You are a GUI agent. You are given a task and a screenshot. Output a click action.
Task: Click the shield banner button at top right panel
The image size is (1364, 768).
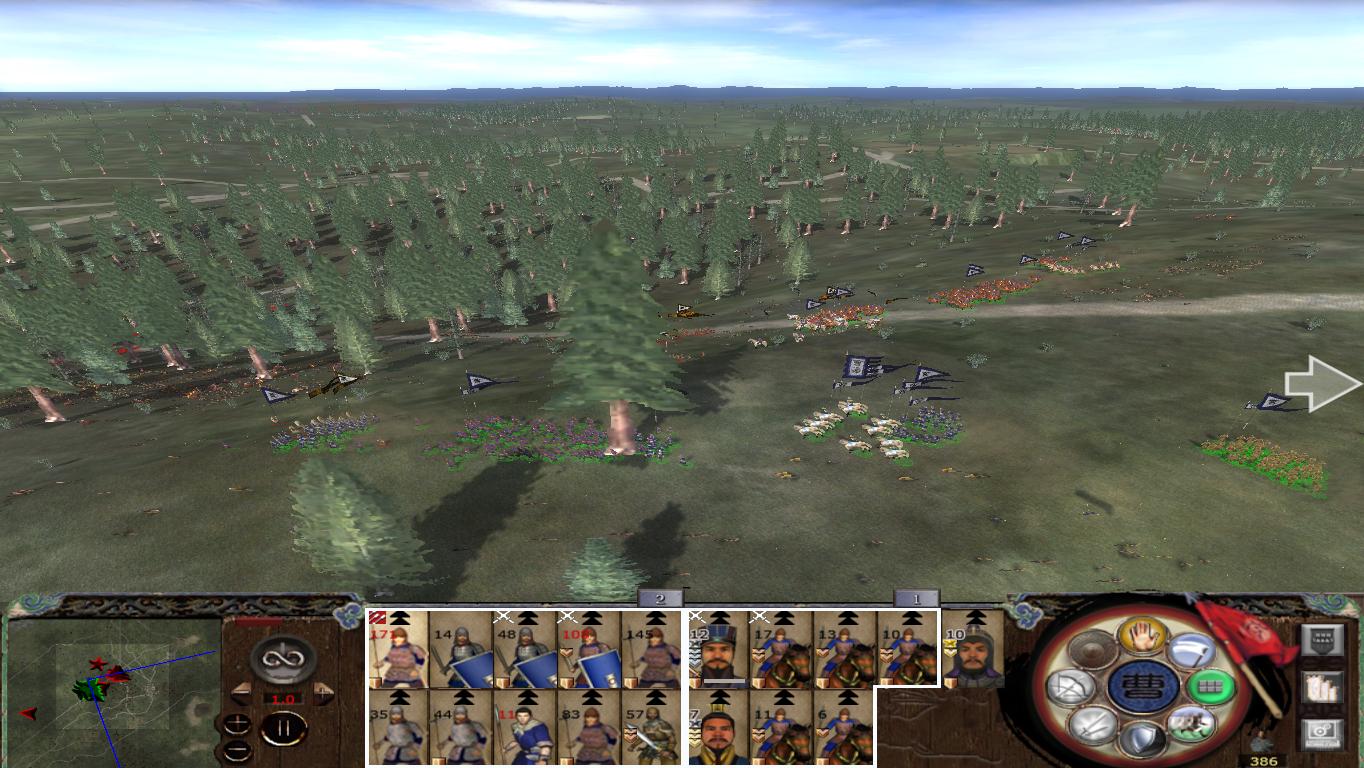pos(1321,639)
